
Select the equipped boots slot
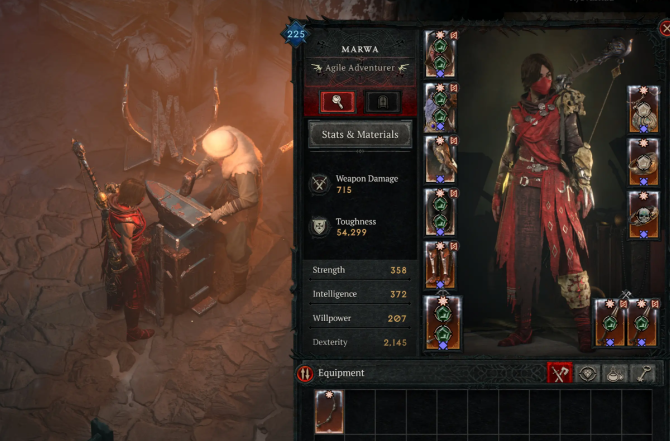(441, 265)
